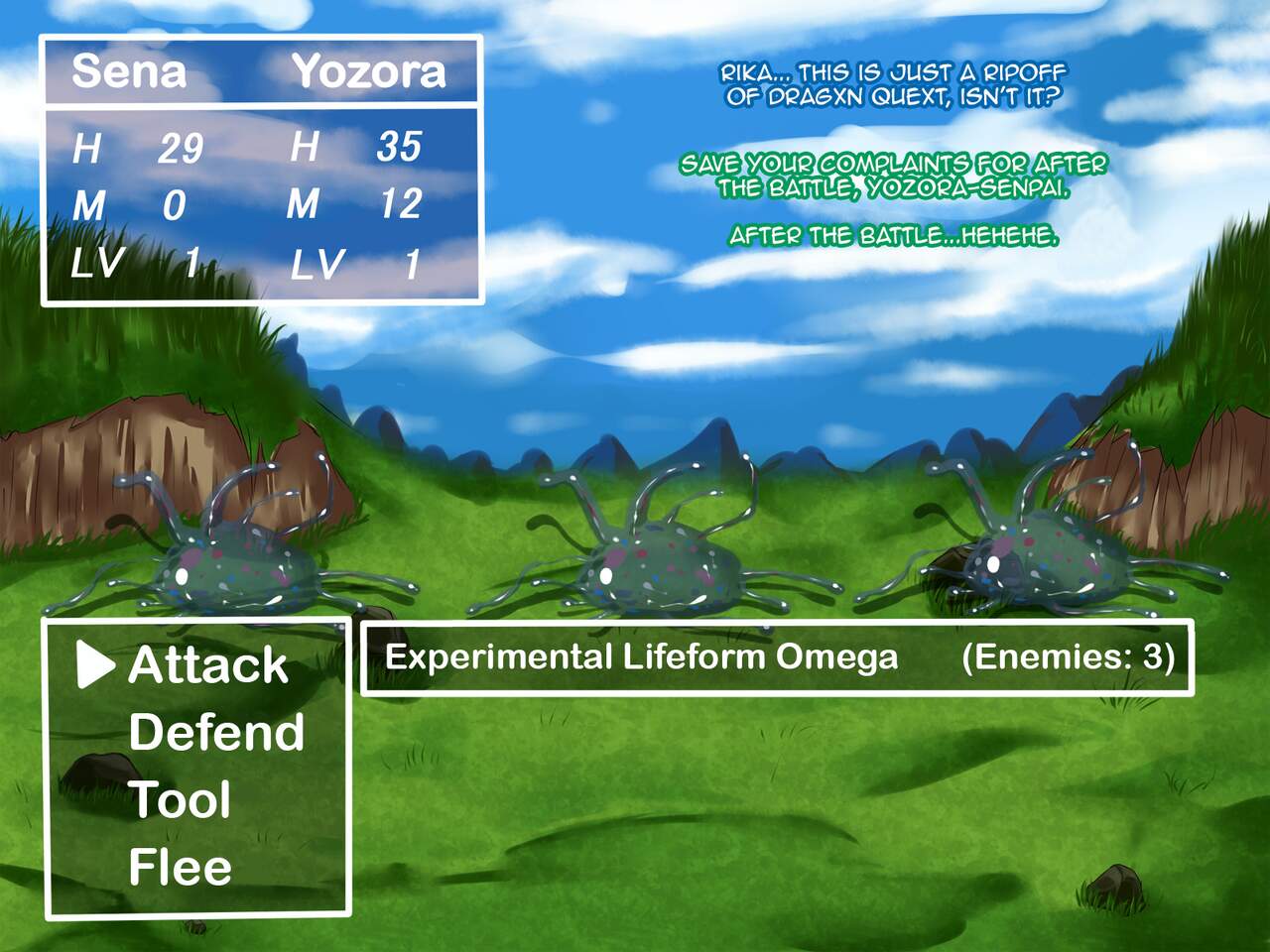
Task: Select Yozora's name in the party panel
Action: tap(368, 71)
